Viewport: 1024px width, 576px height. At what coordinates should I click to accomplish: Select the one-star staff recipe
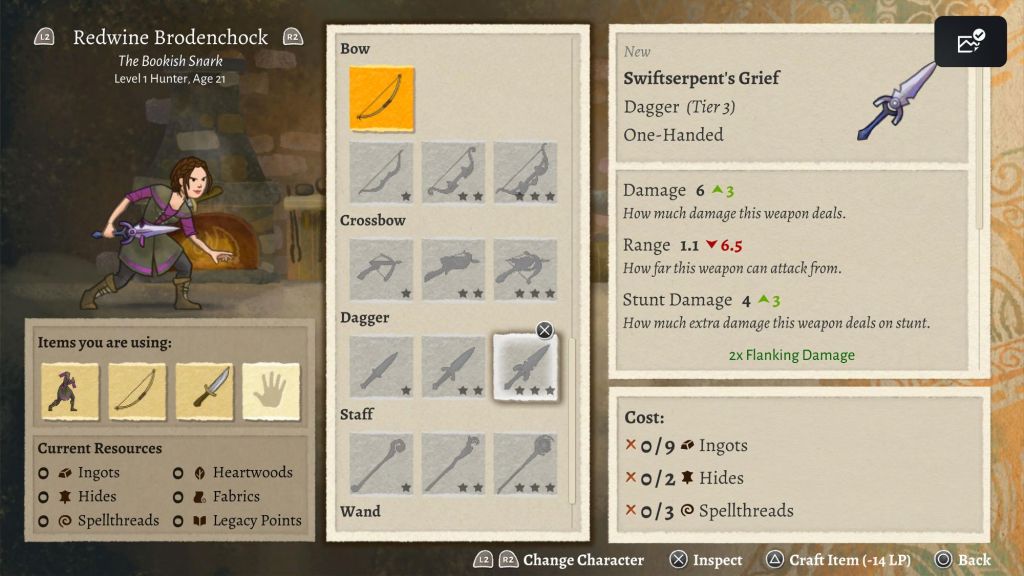click(381, 463)
